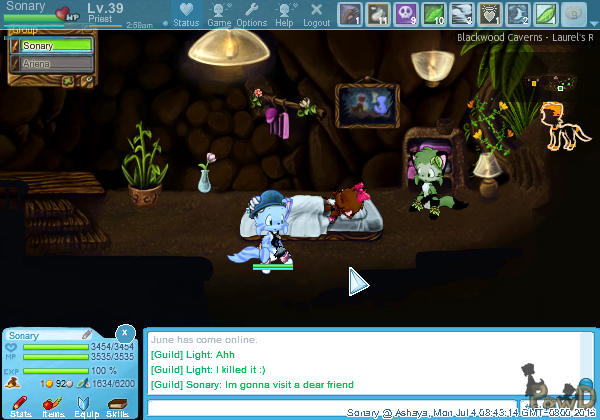Viewport: 600px width, 420px height.
Task: Open the Options menu
Action: (x=252, y=14)
